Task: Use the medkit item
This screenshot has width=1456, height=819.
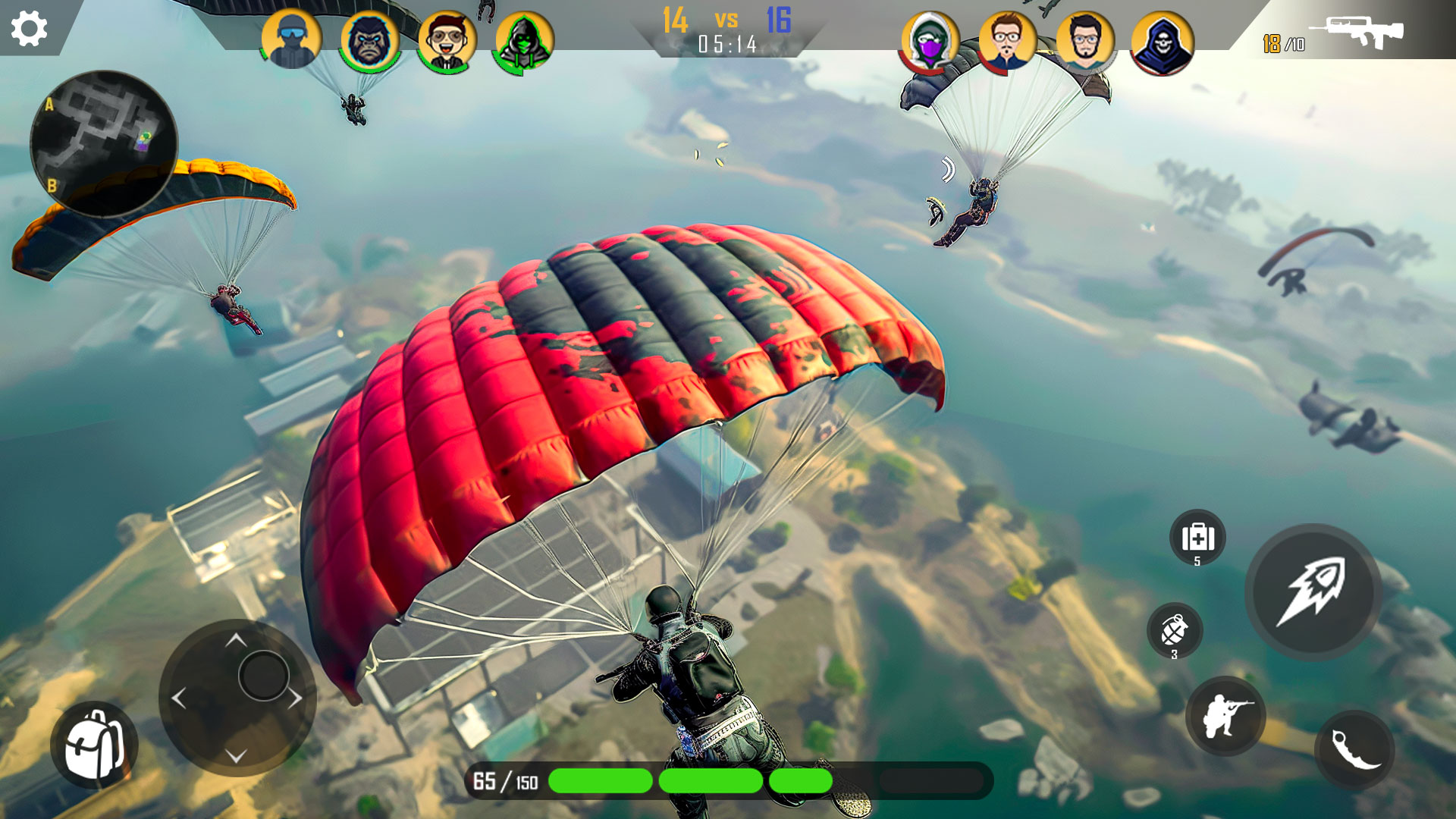Action: pos(1197,538)
